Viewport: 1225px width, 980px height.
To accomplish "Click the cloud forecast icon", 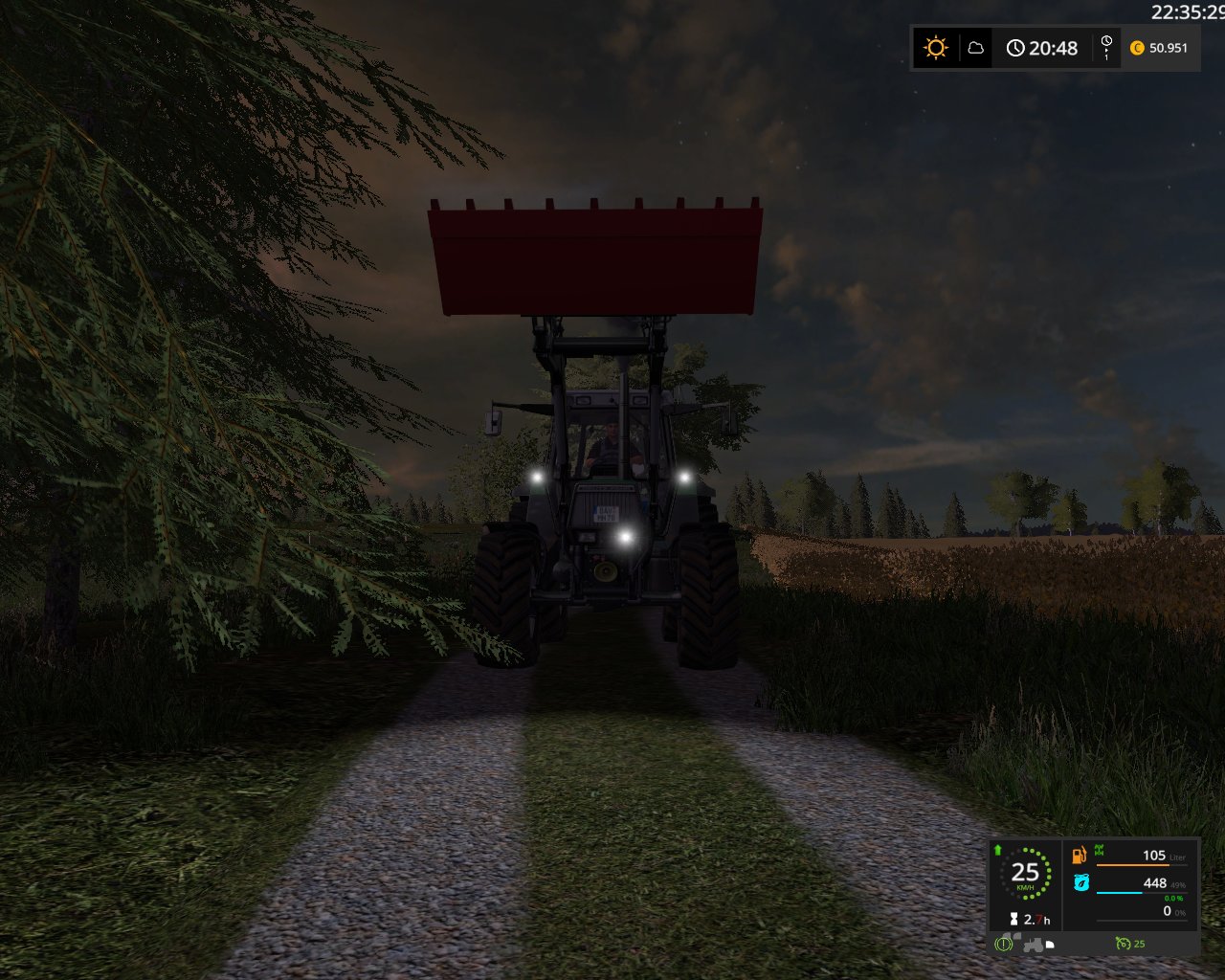I will pyautogui.click(x=976, y=48).
